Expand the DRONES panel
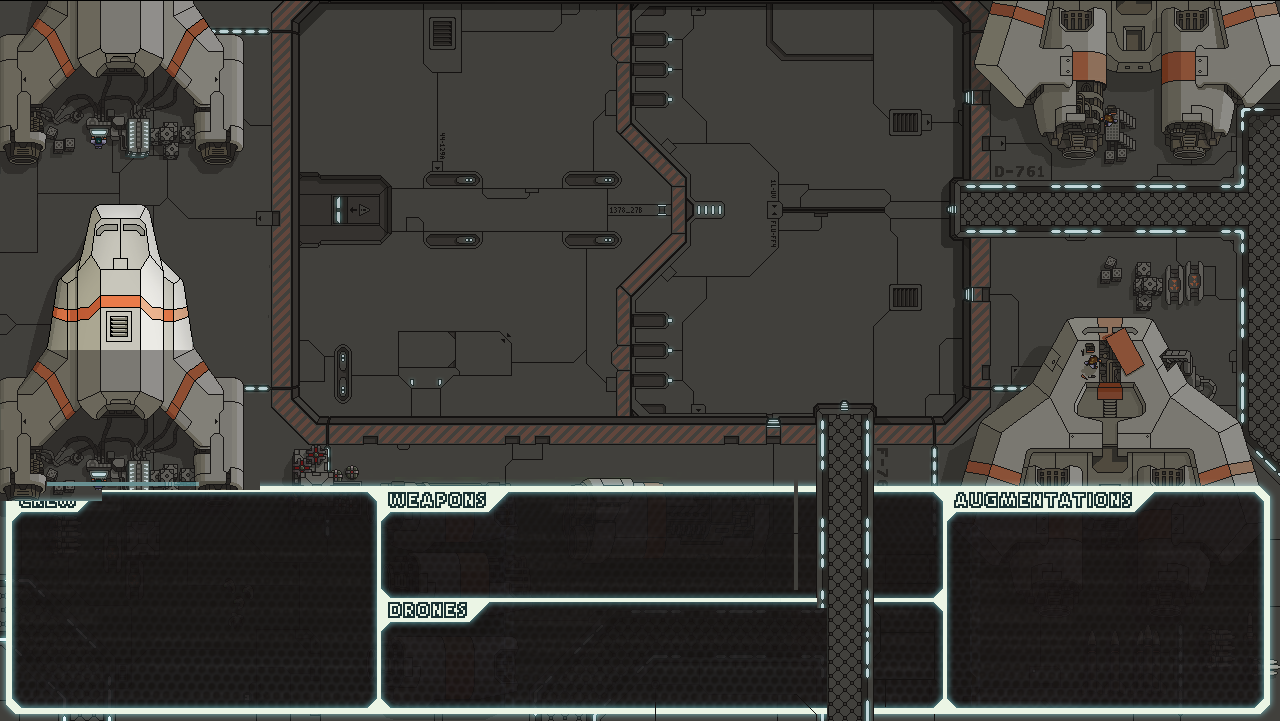 428,608
